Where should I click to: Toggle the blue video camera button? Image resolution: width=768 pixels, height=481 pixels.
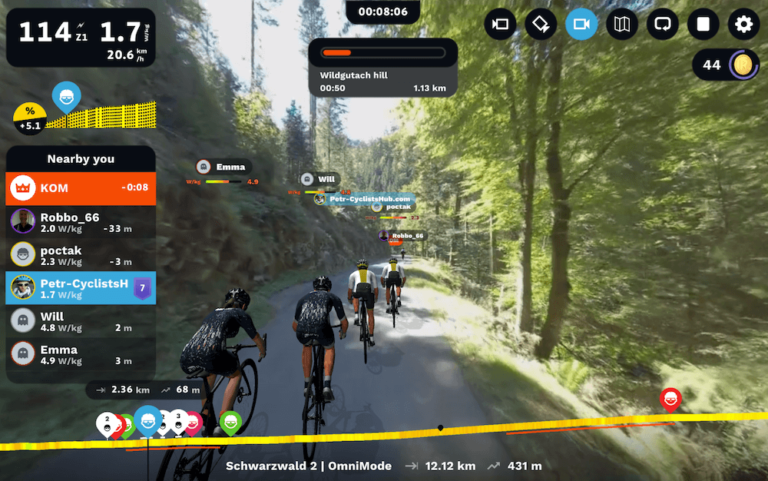581,24
